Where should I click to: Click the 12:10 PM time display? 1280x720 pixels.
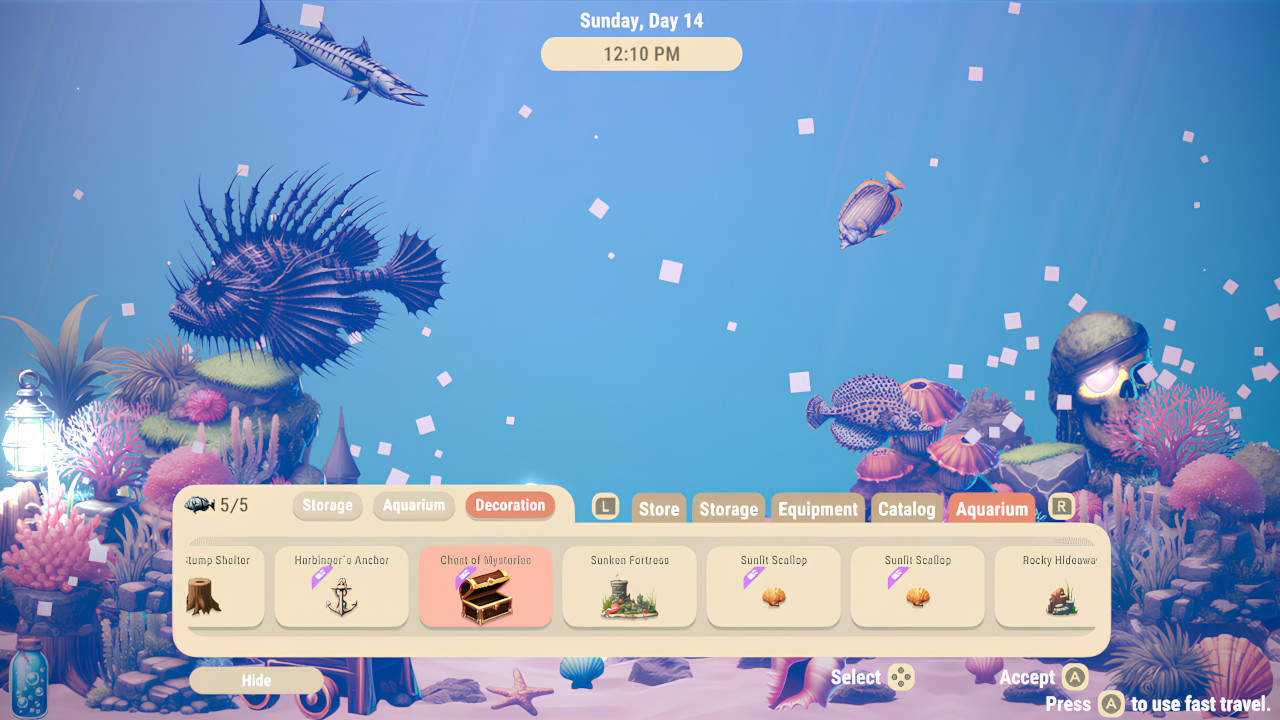click(x=641, y=54)
